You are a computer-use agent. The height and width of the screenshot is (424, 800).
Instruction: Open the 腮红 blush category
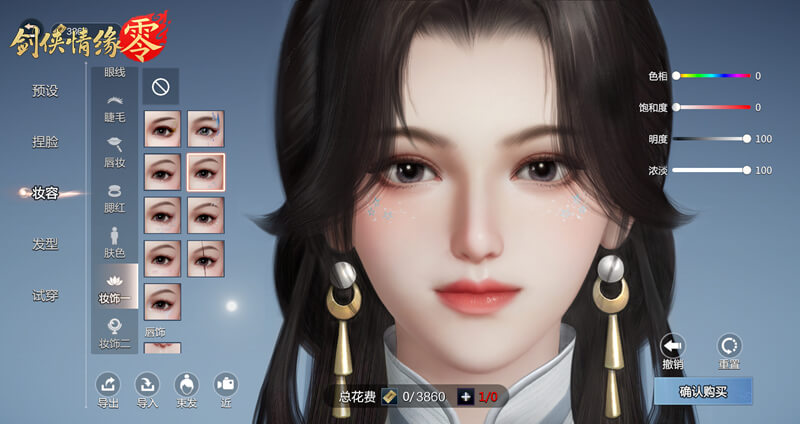115,197
